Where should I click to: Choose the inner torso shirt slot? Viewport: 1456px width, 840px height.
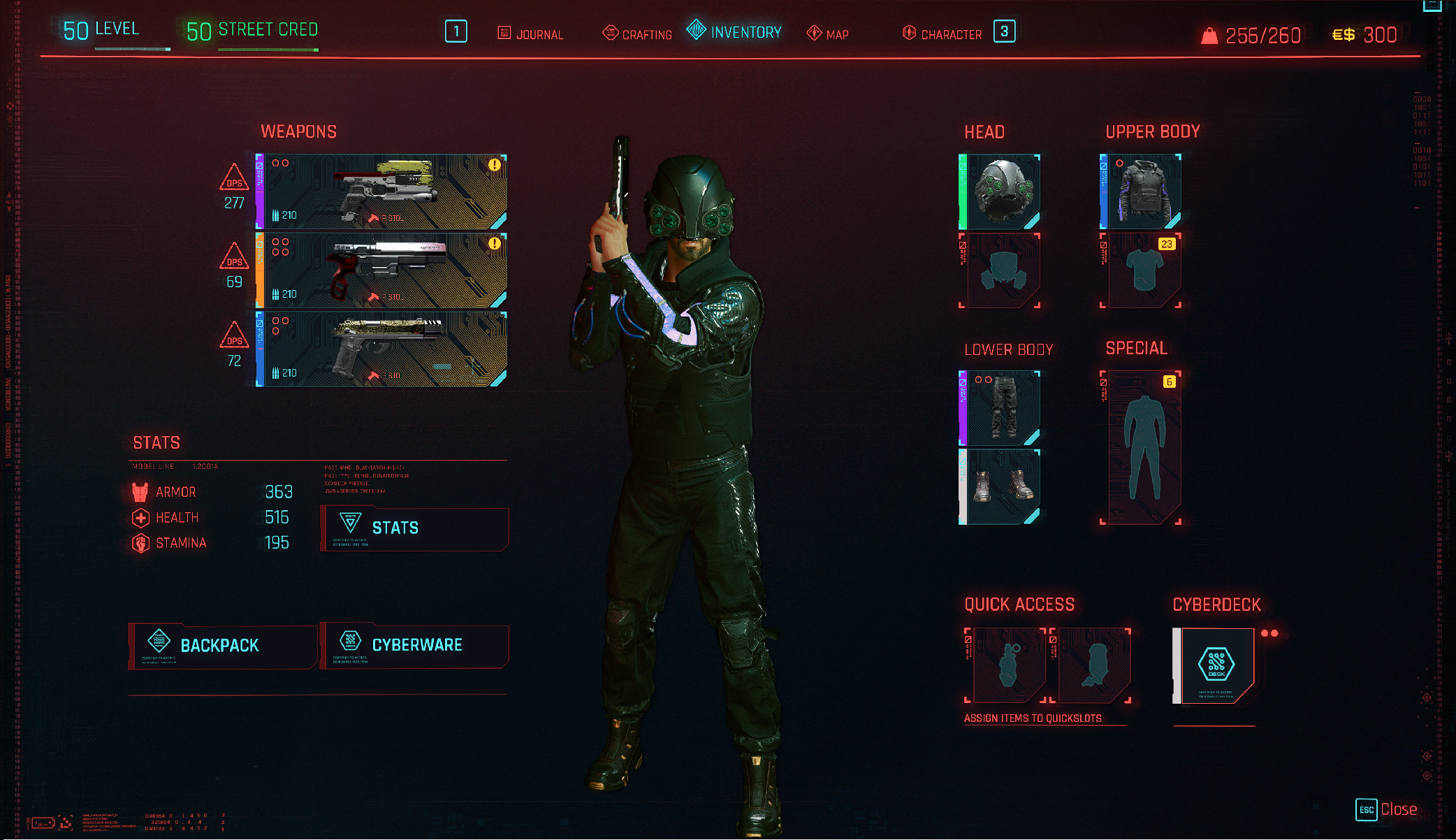tap(1142, 271)
